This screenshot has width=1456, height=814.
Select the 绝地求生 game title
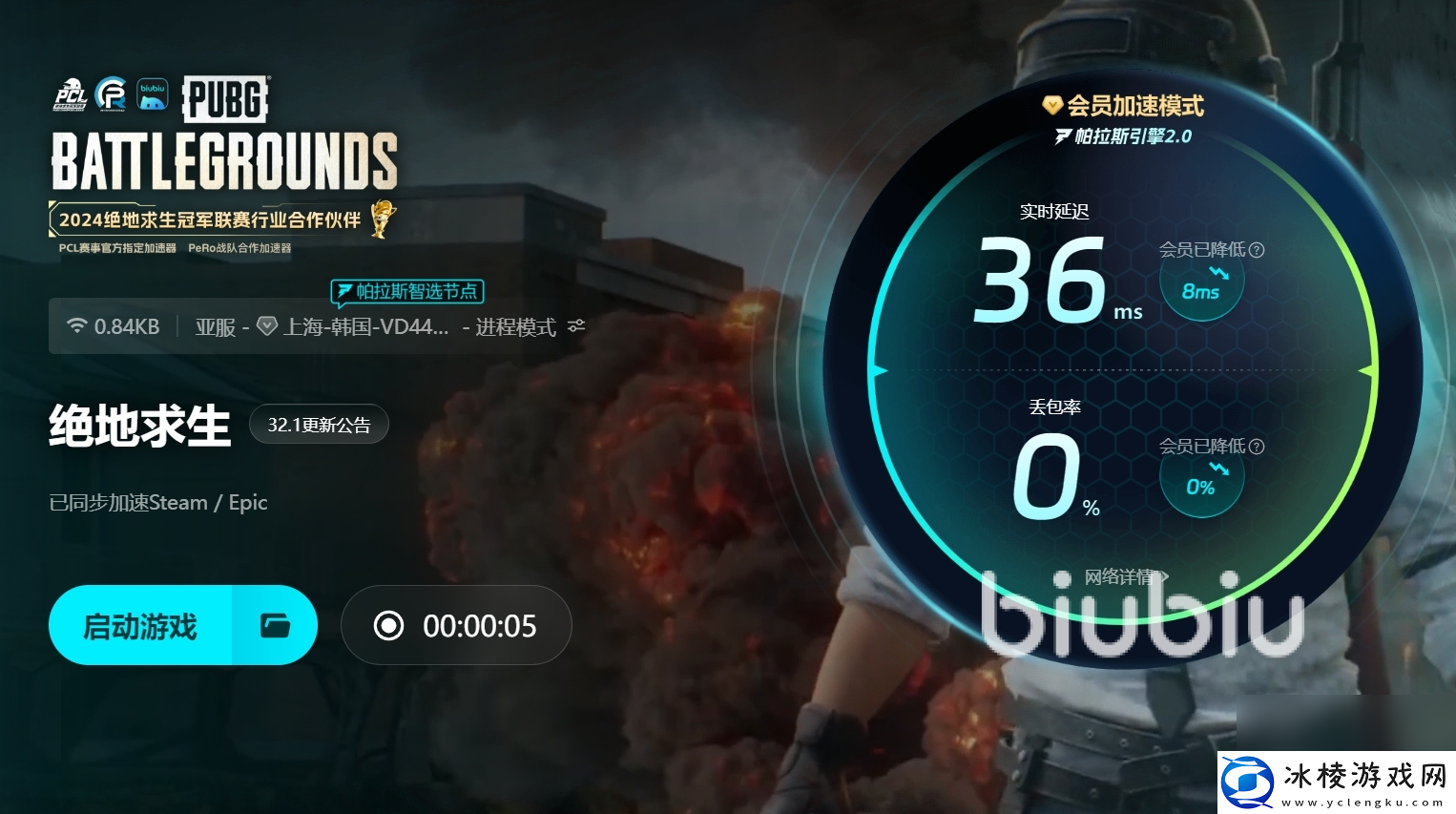[x=139, y=427]
